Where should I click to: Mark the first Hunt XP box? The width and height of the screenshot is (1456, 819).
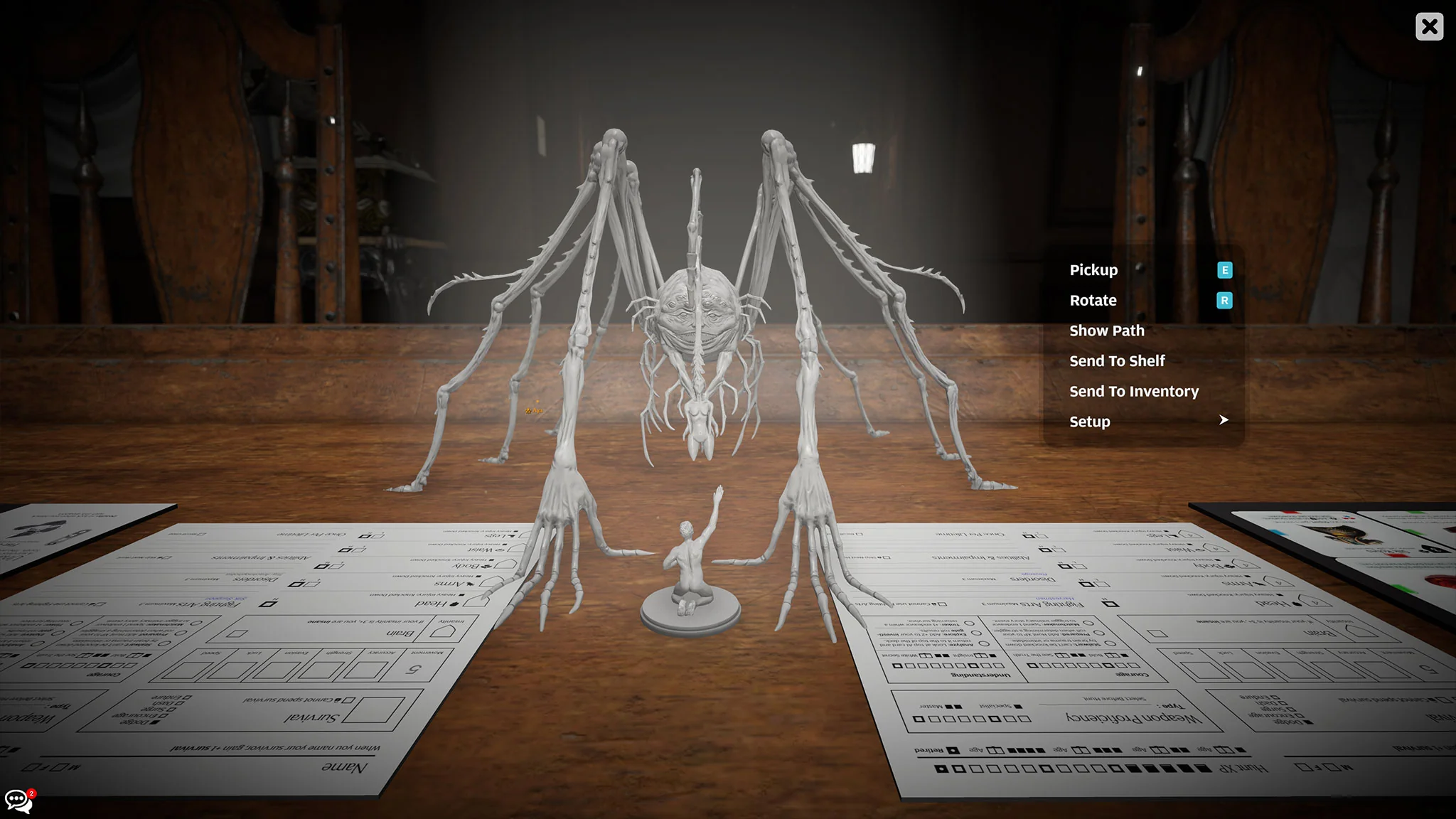coord(1204,767)
